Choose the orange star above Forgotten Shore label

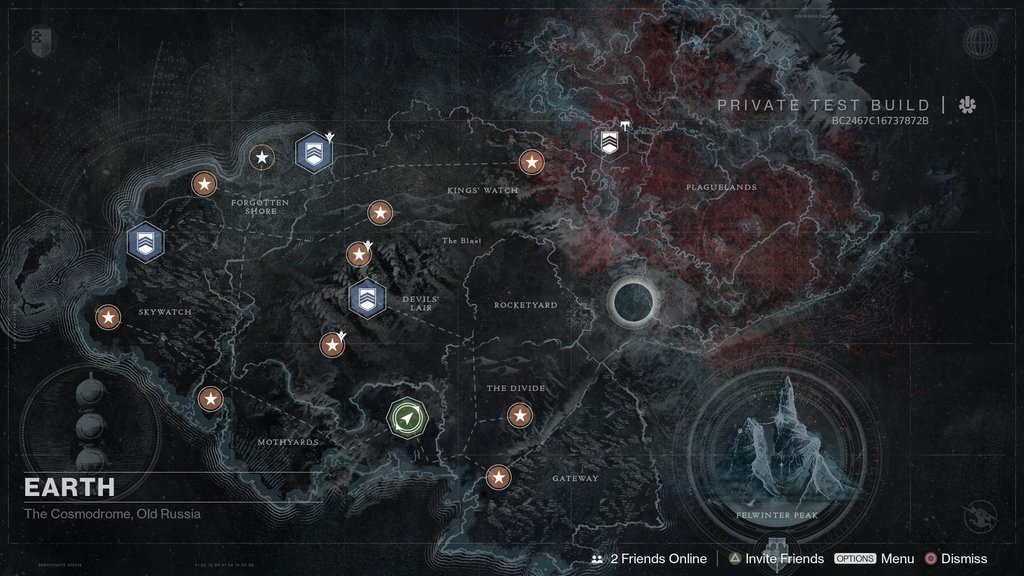point(204,183)
